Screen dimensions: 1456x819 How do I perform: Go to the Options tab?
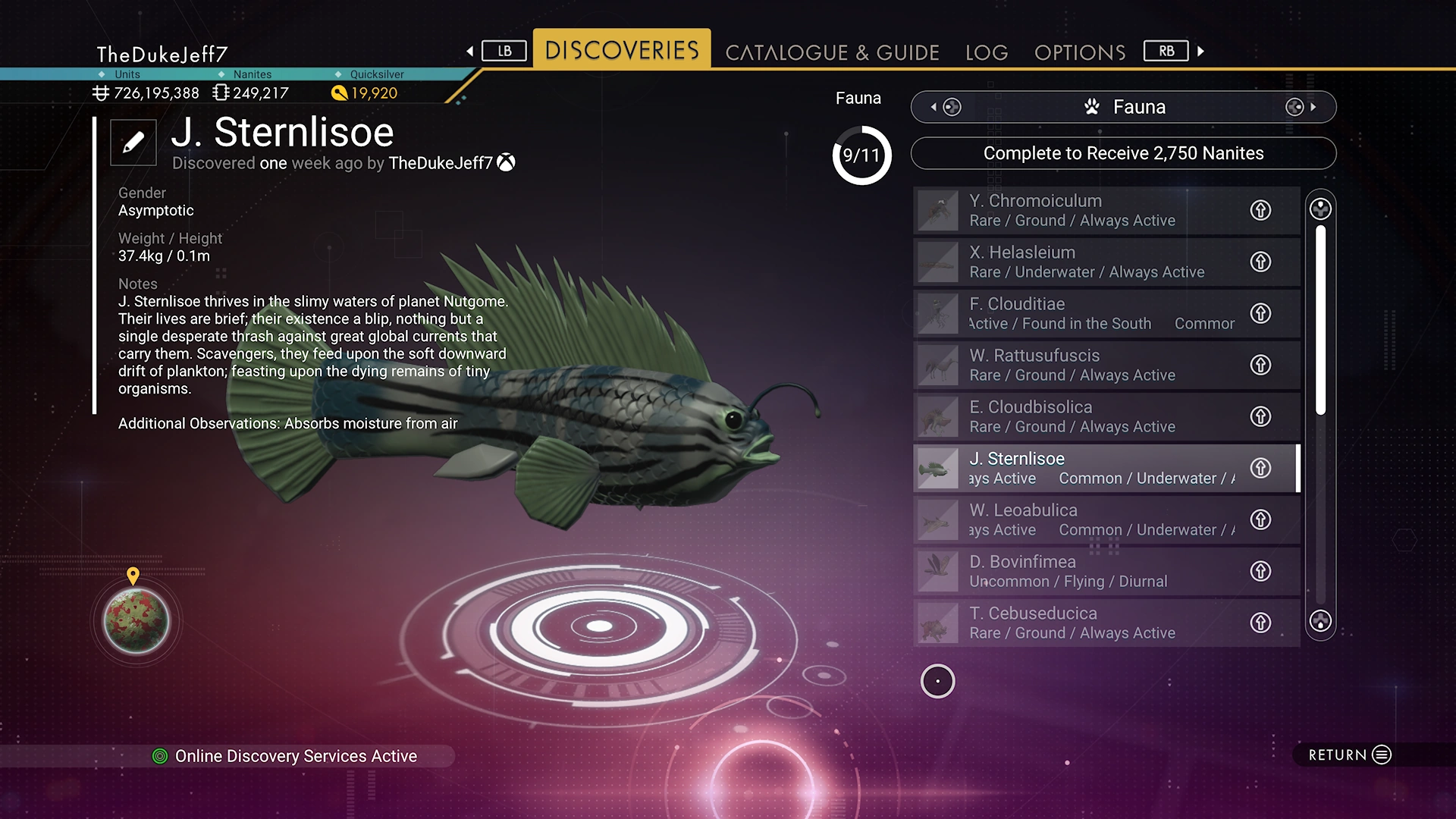1080,52
